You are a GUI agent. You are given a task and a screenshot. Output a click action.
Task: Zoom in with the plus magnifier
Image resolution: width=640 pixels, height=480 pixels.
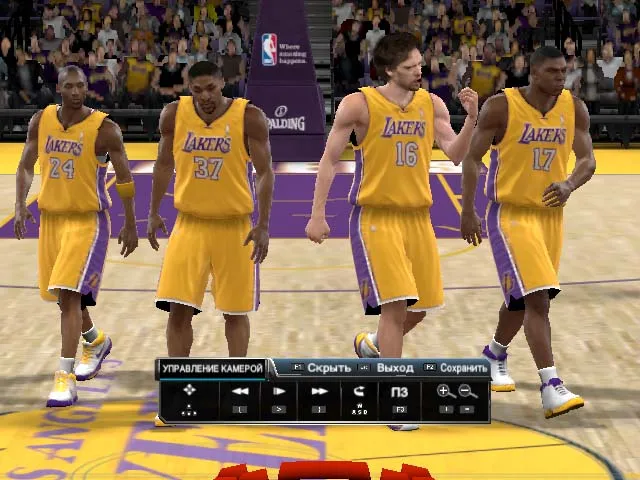pyautogui.click(x=446, y=392)
